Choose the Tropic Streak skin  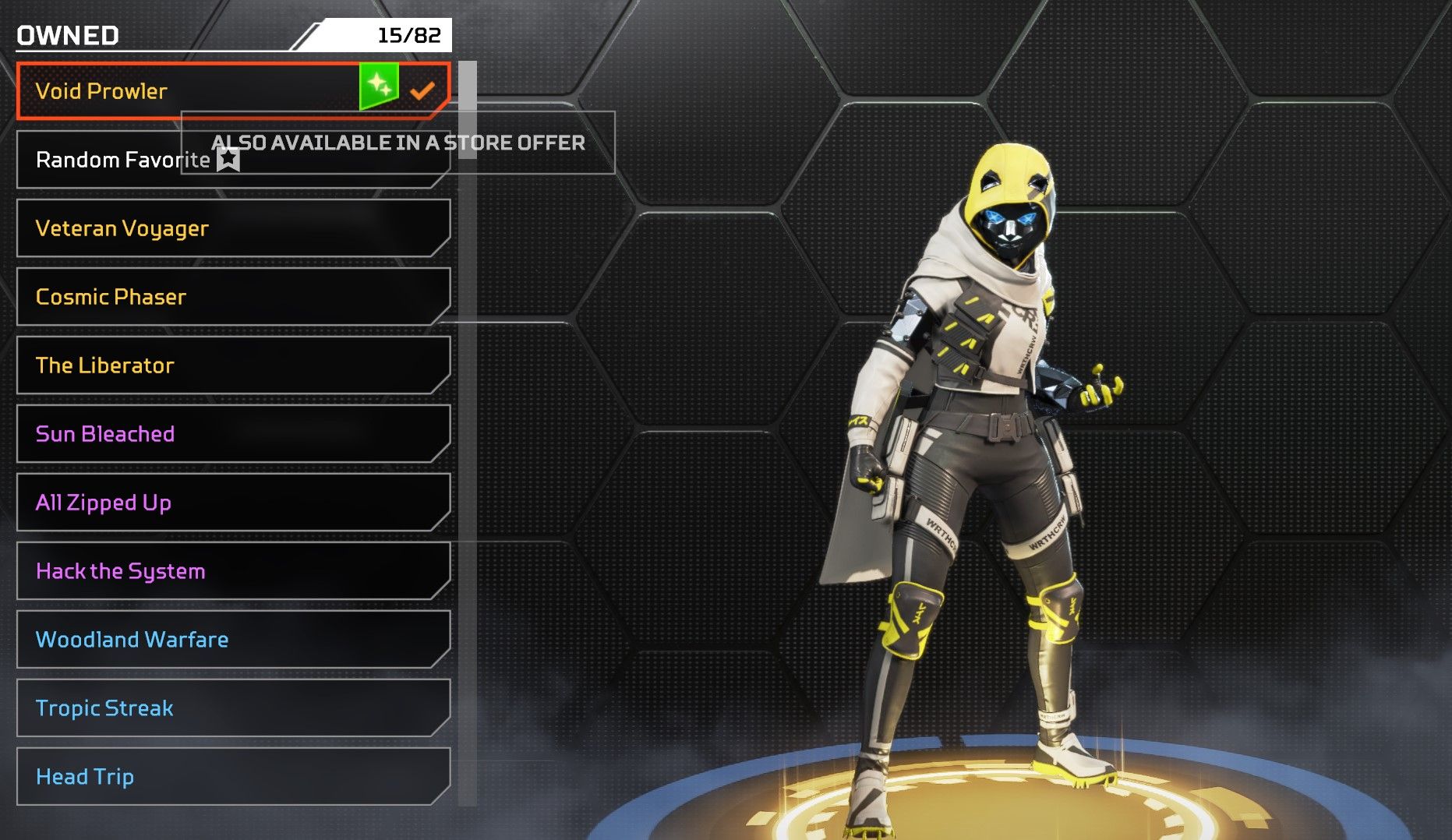pos(232,708)
